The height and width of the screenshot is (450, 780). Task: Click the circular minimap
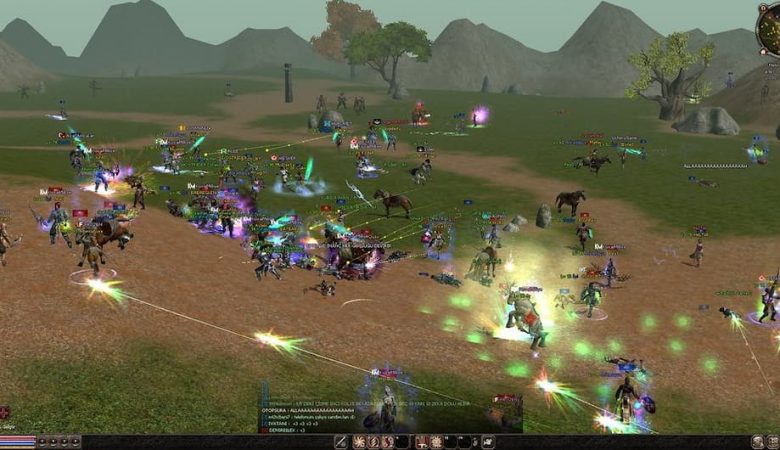coord(770,28)
